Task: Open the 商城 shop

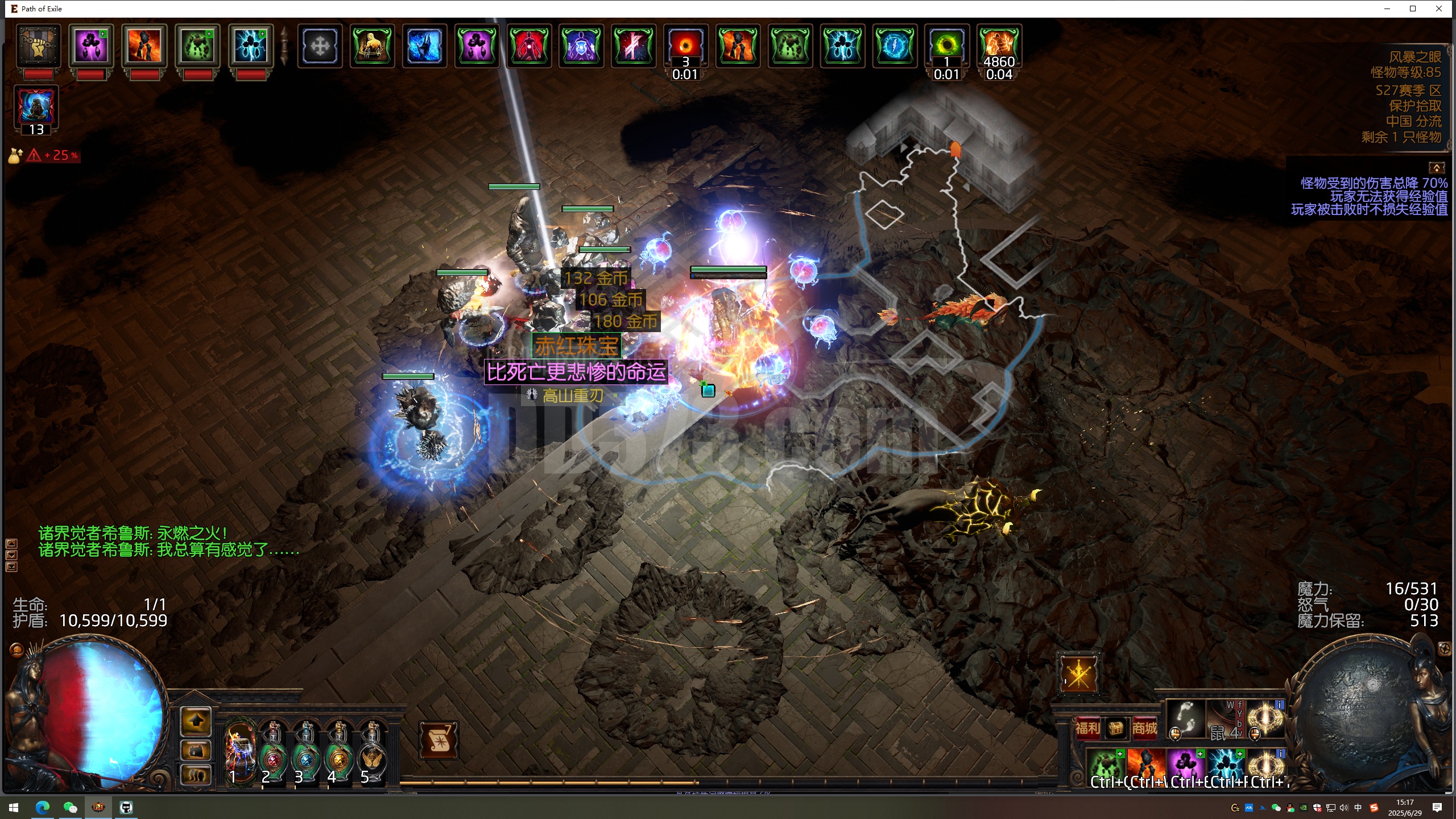Action: click(1144, 728)
